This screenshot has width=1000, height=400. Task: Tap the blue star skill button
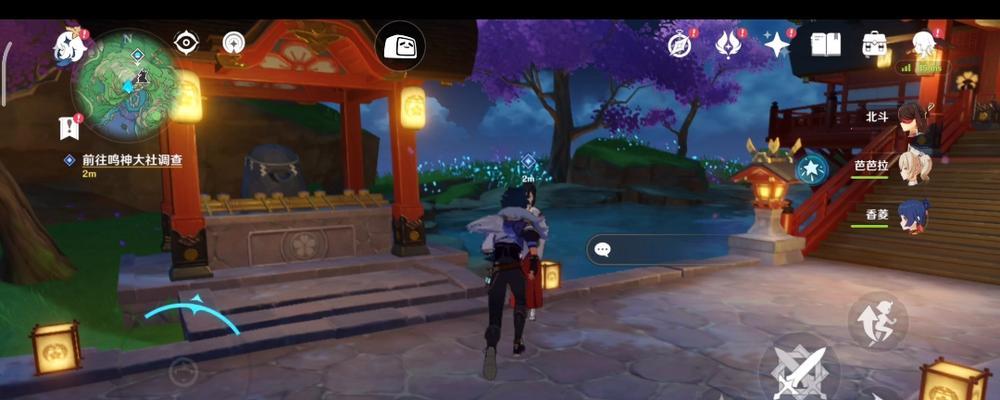tap(811, 169)
